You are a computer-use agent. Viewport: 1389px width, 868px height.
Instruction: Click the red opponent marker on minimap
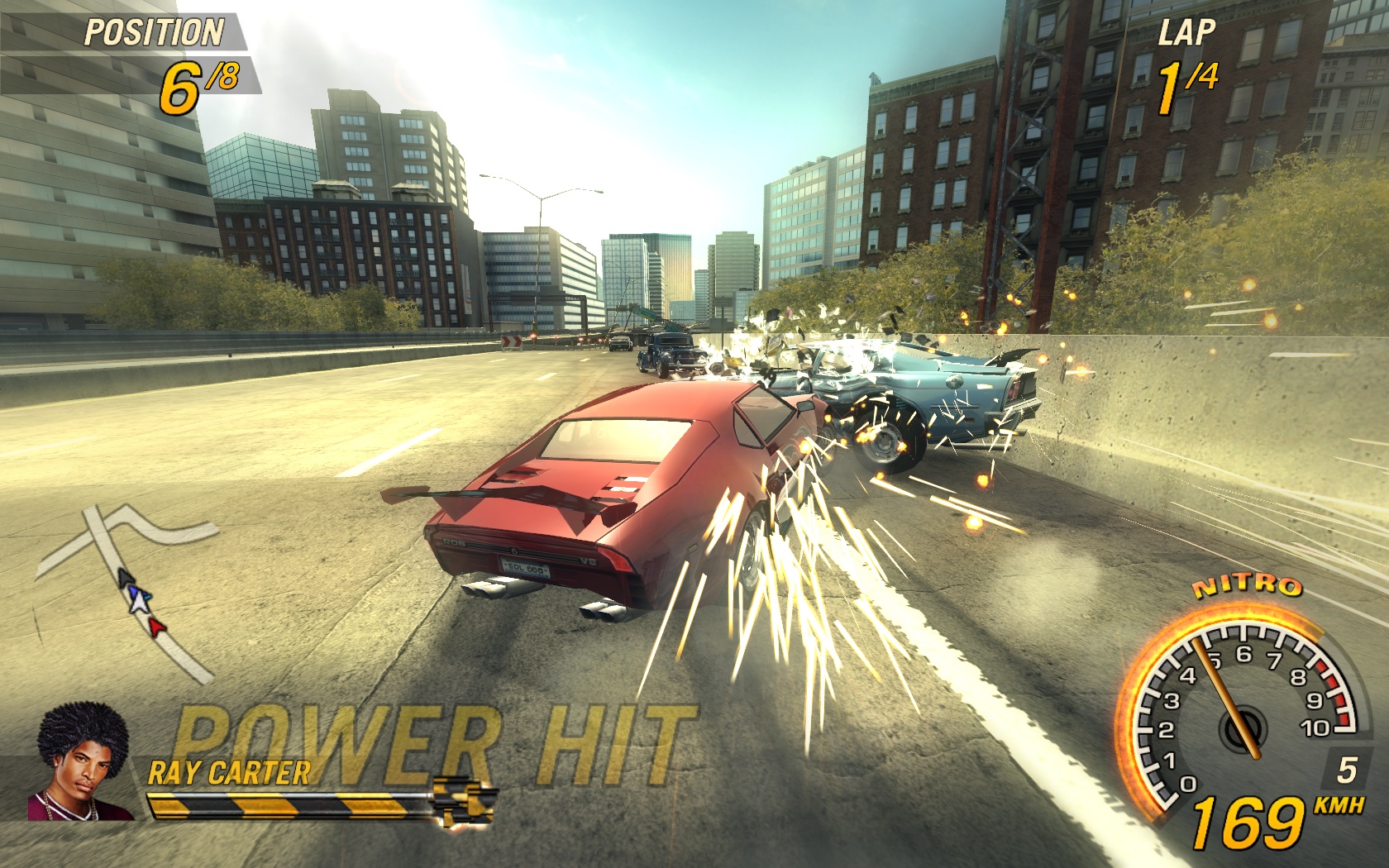(156, 627)
